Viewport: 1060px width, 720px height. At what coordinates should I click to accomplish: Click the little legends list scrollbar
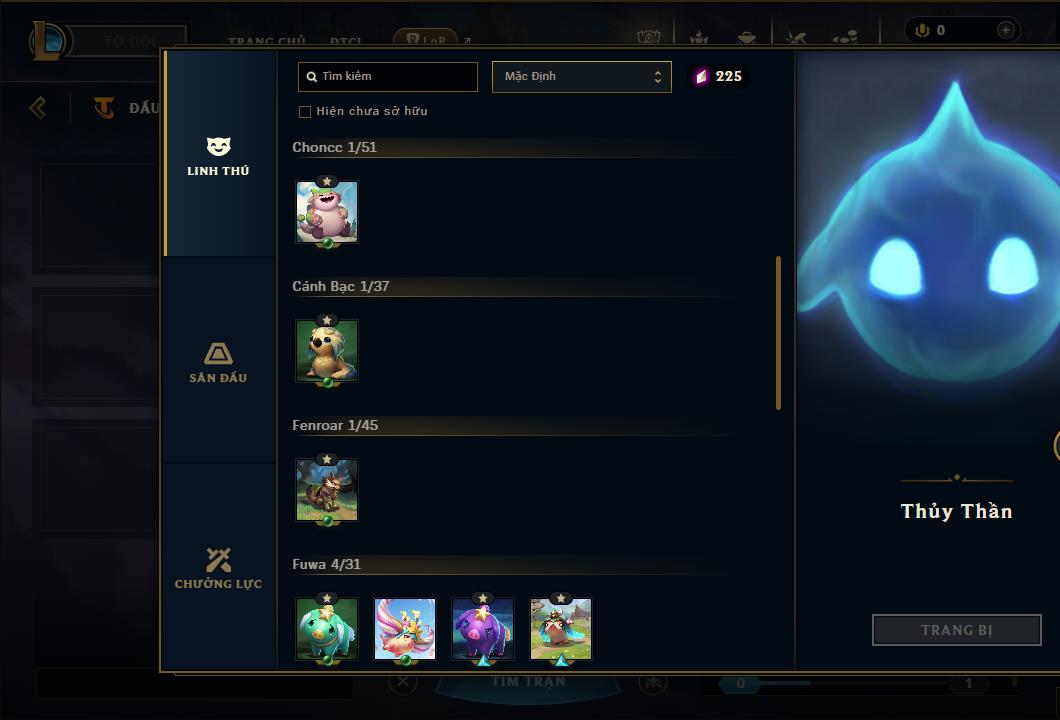pyautogui.click(x=778, y=332)
